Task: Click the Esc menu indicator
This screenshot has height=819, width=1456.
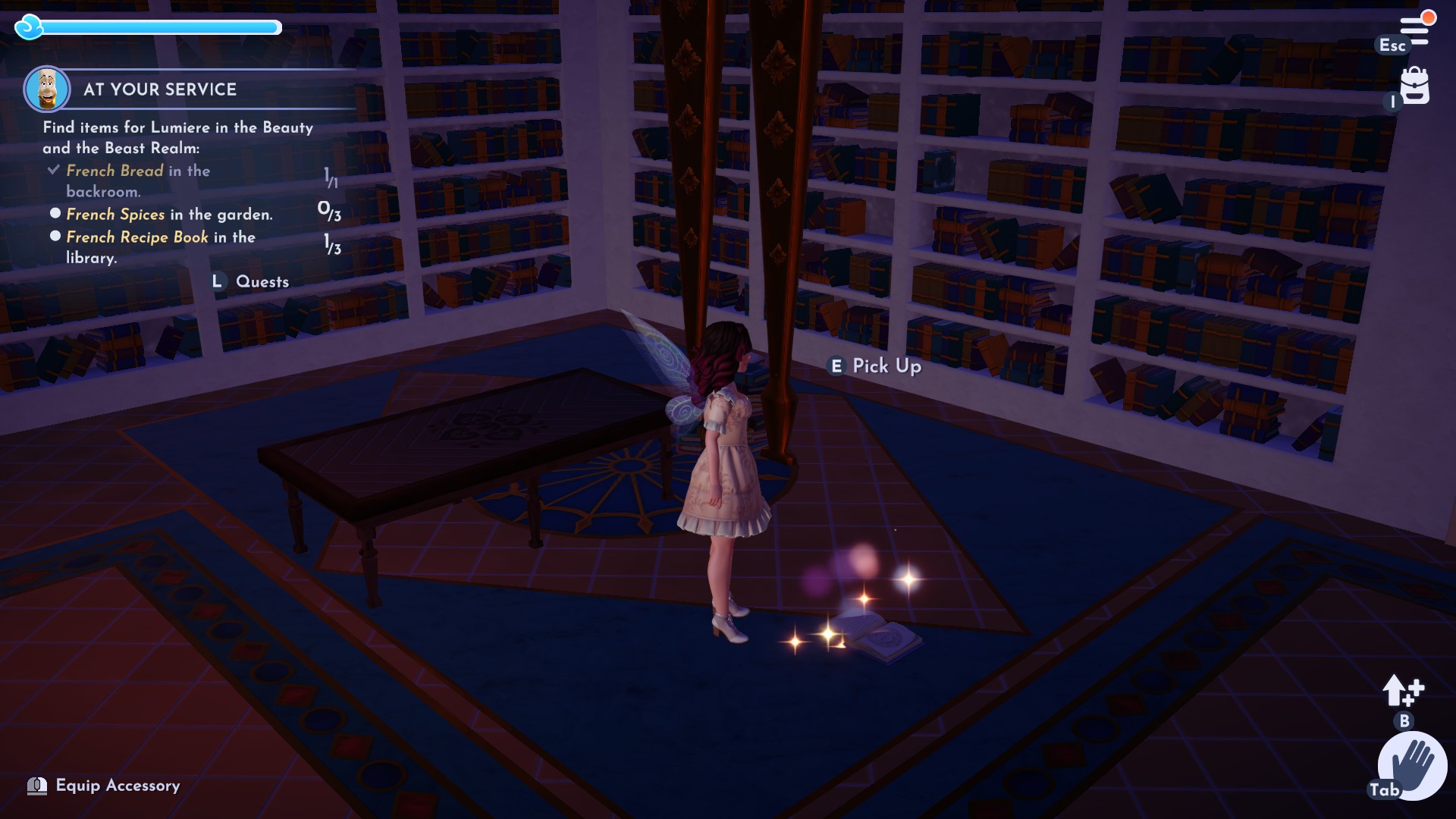Action: coord(1392,46)
